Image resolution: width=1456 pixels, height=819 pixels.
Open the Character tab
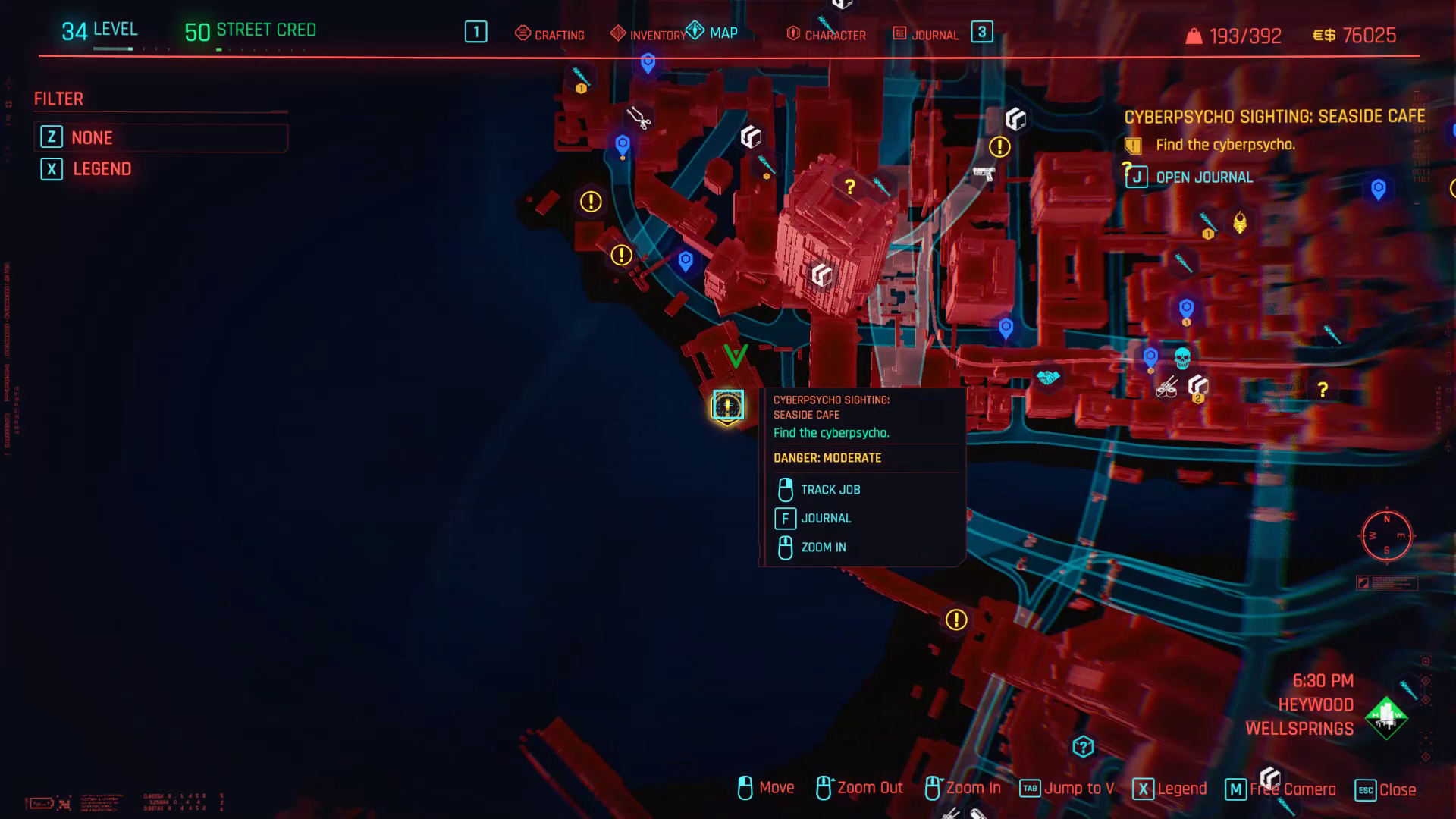(834, 34)
